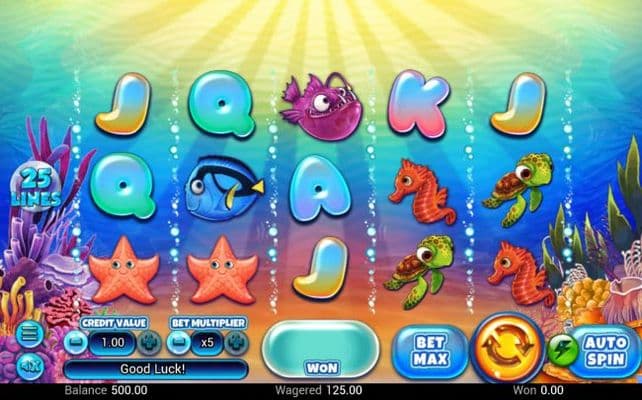
Task: Increase the credit value
Action: pos(148,341)
